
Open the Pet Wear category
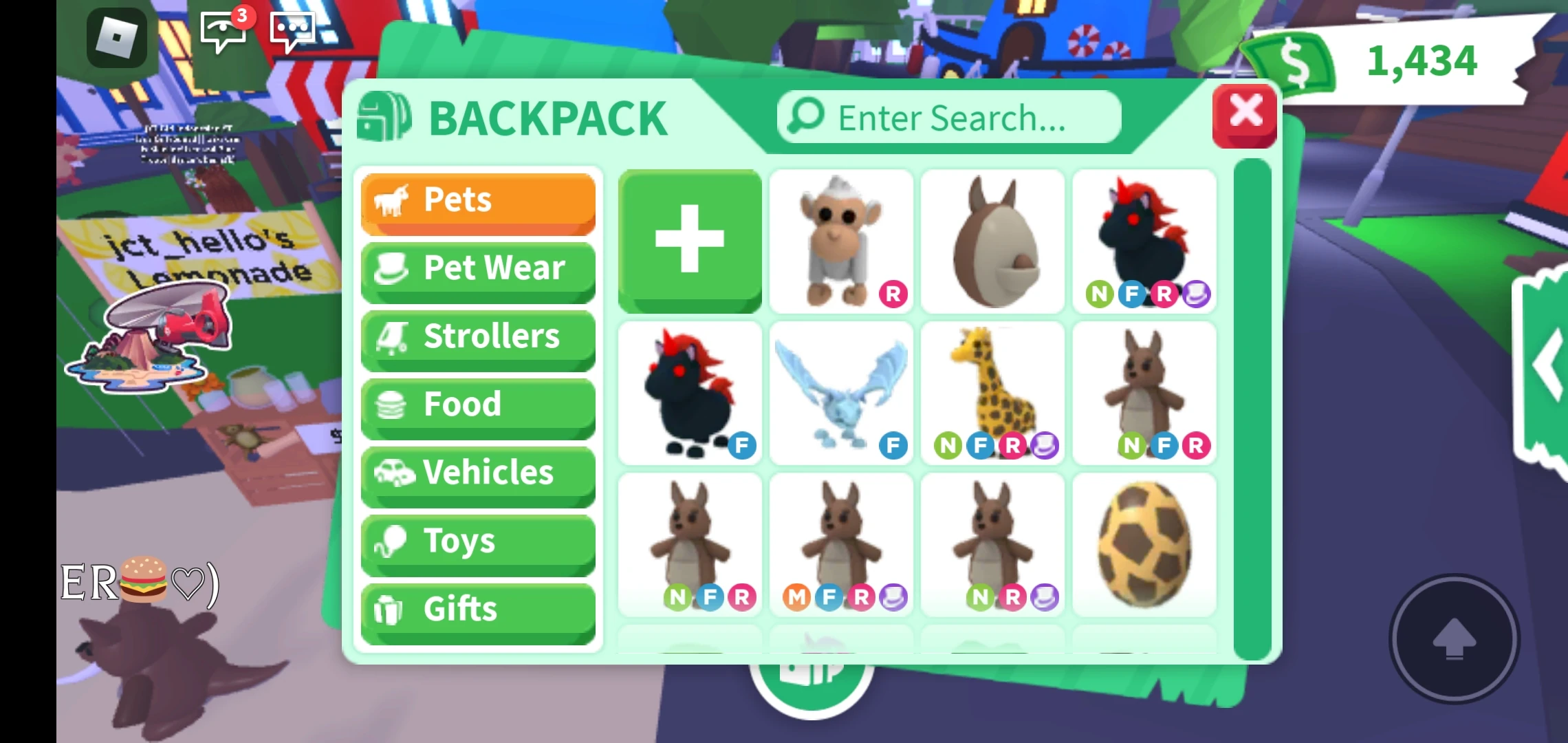[478, 268]
